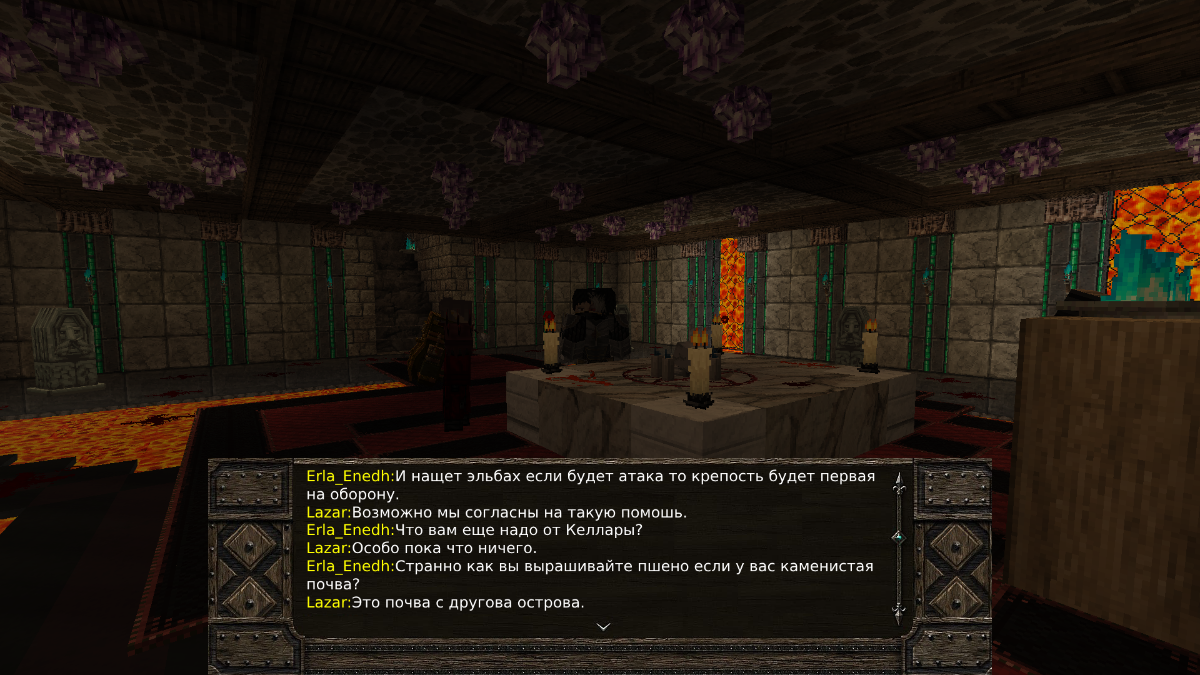Click the down chevron below the chat

pos(603,626)
